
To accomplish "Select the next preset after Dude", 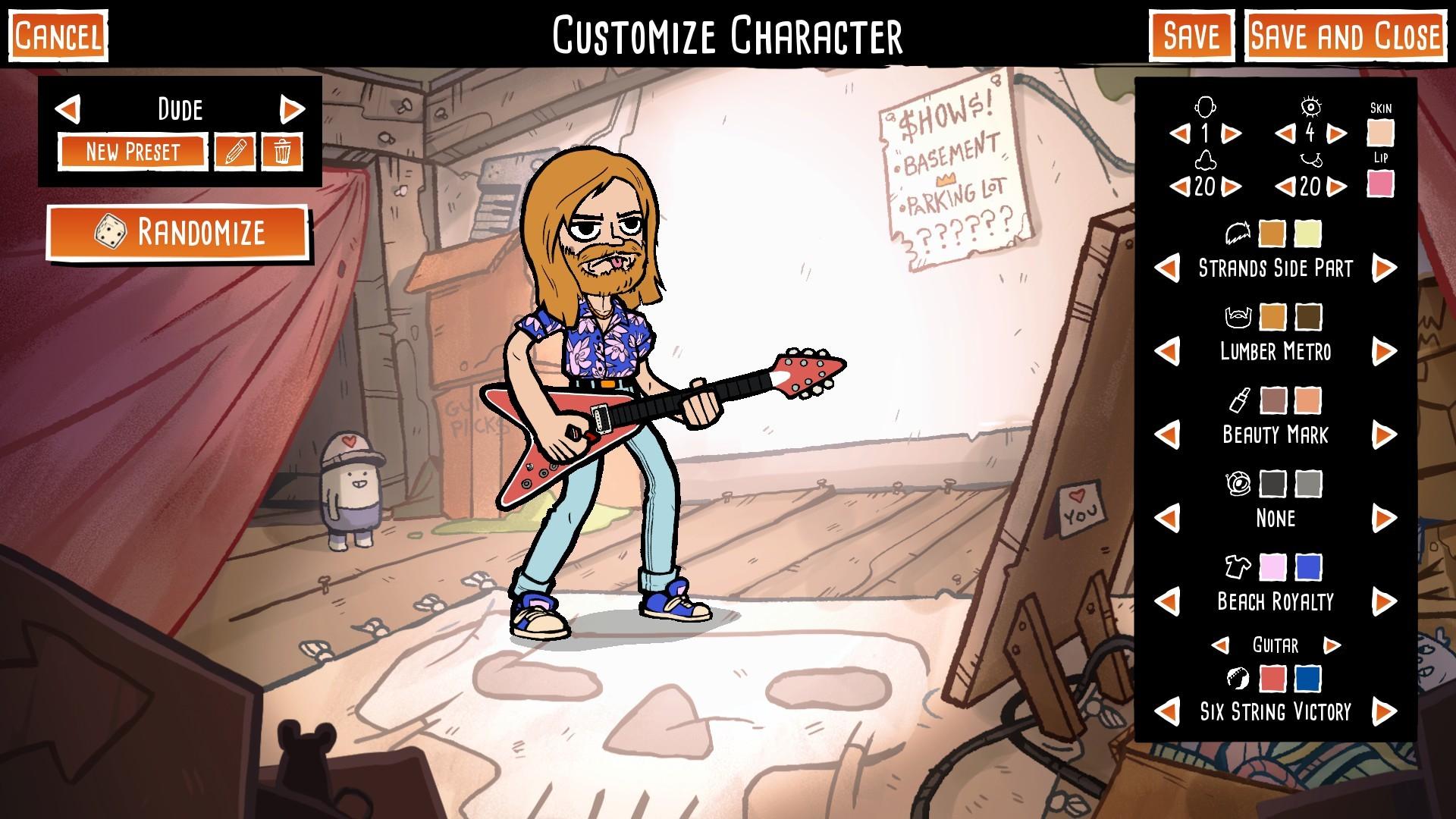I will click(293, 109).
